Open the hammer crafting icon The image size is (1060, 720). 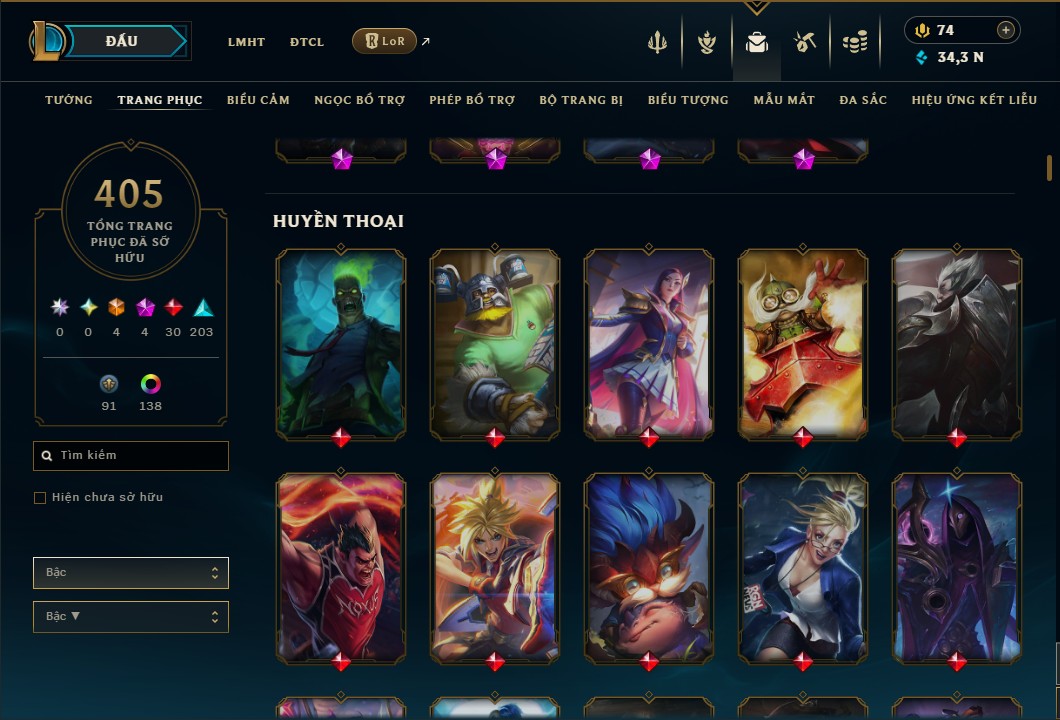click(805, 42)
